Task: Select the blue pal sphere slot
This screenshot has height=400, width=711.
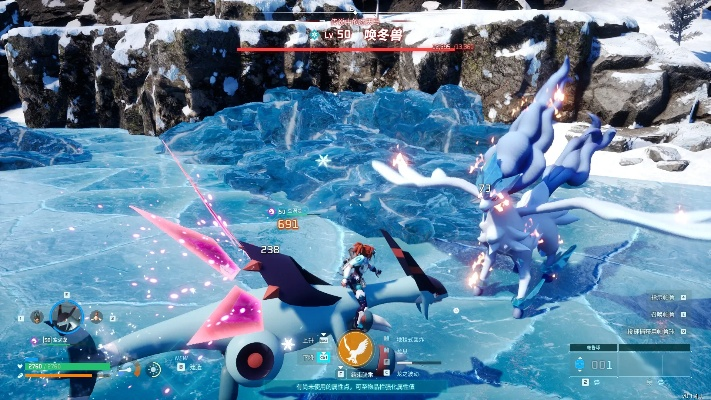Action: click(x=579, y=365)
